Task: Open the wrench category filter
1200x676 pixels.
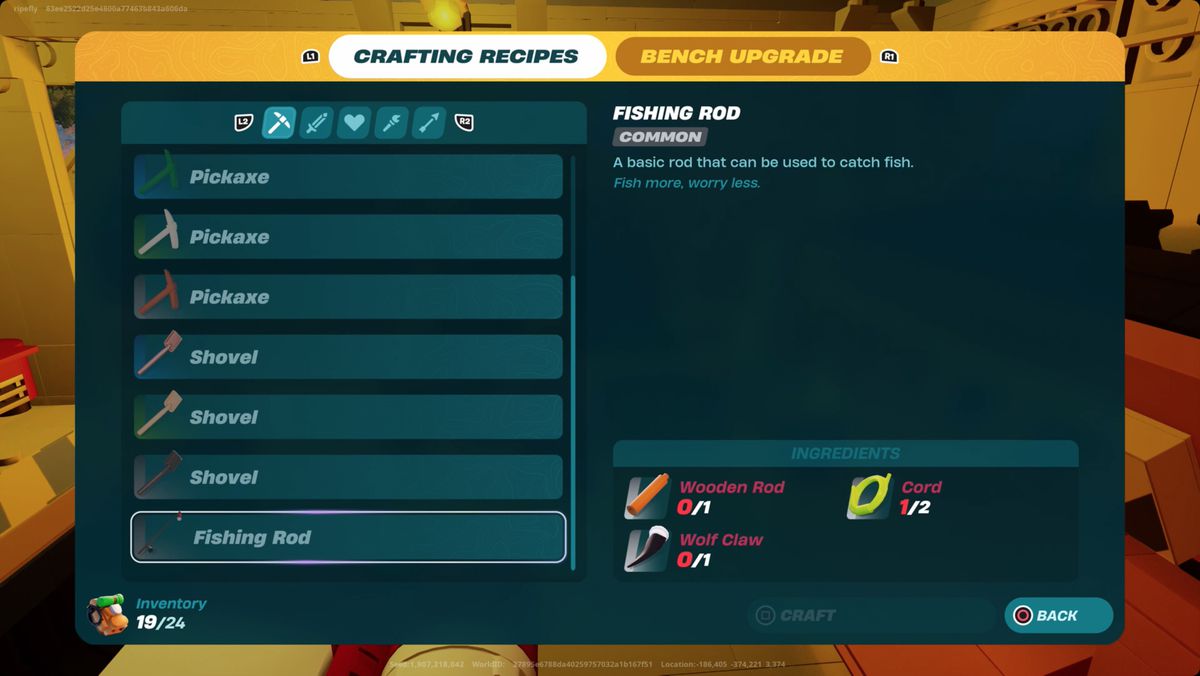Action: point(391,123)
